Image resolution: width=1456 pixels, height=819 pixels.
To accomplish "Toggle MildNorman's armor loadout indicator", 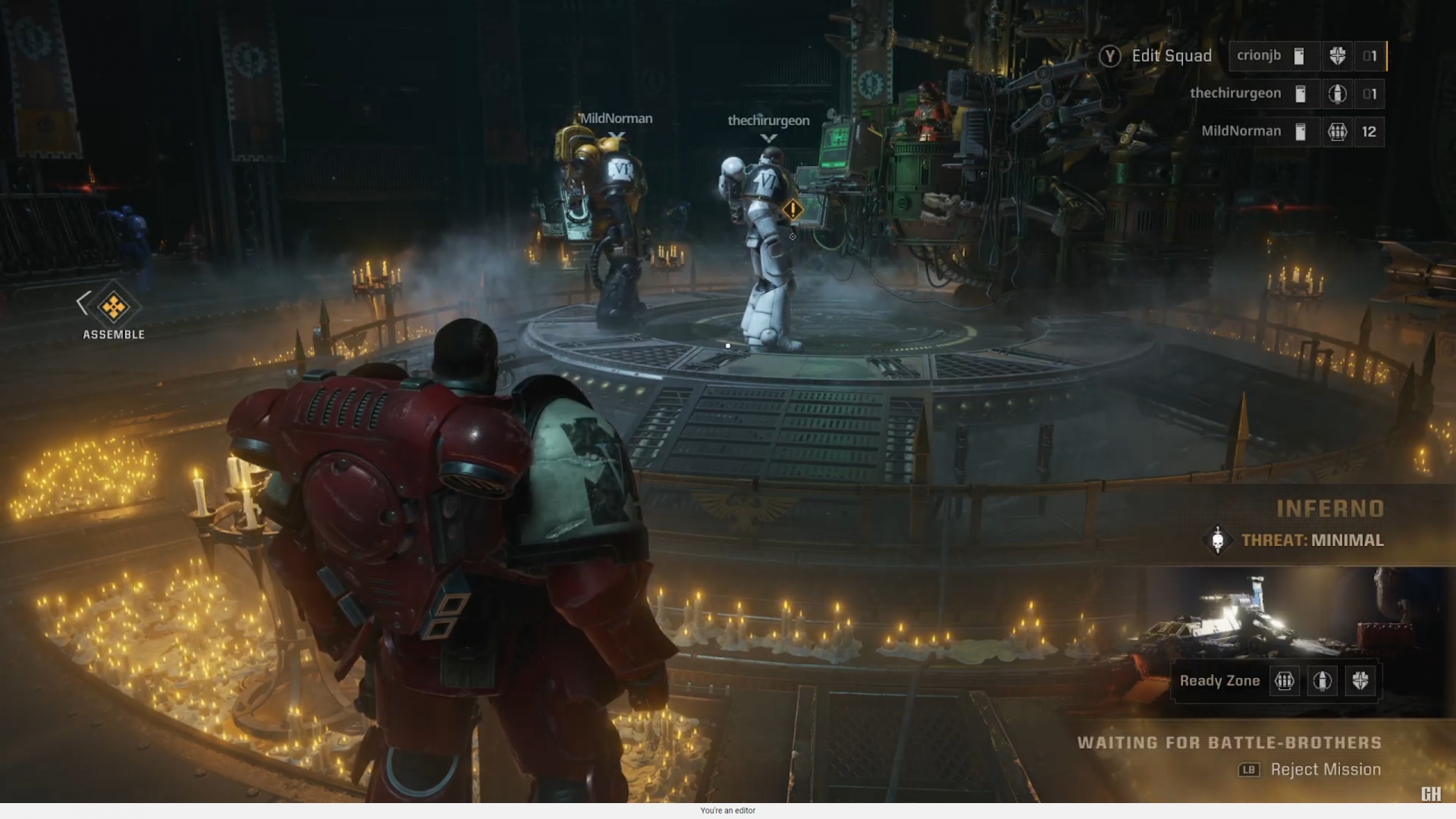I will tap(1301, 131).
